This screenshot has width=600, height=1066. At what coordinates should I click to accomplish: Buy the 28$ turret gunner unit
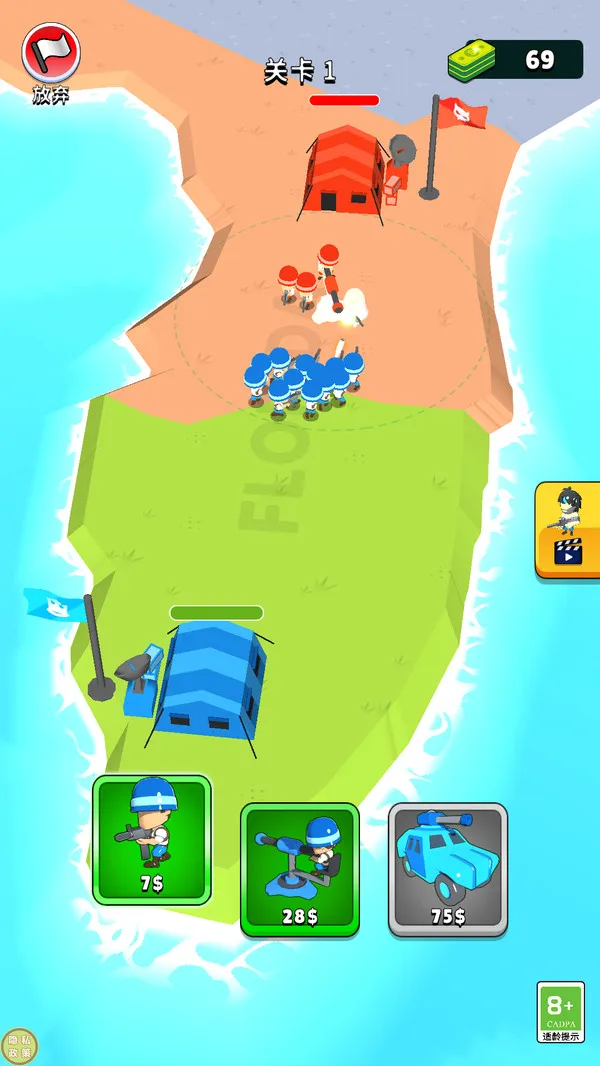pyautogui.click(x=299, y=868)
